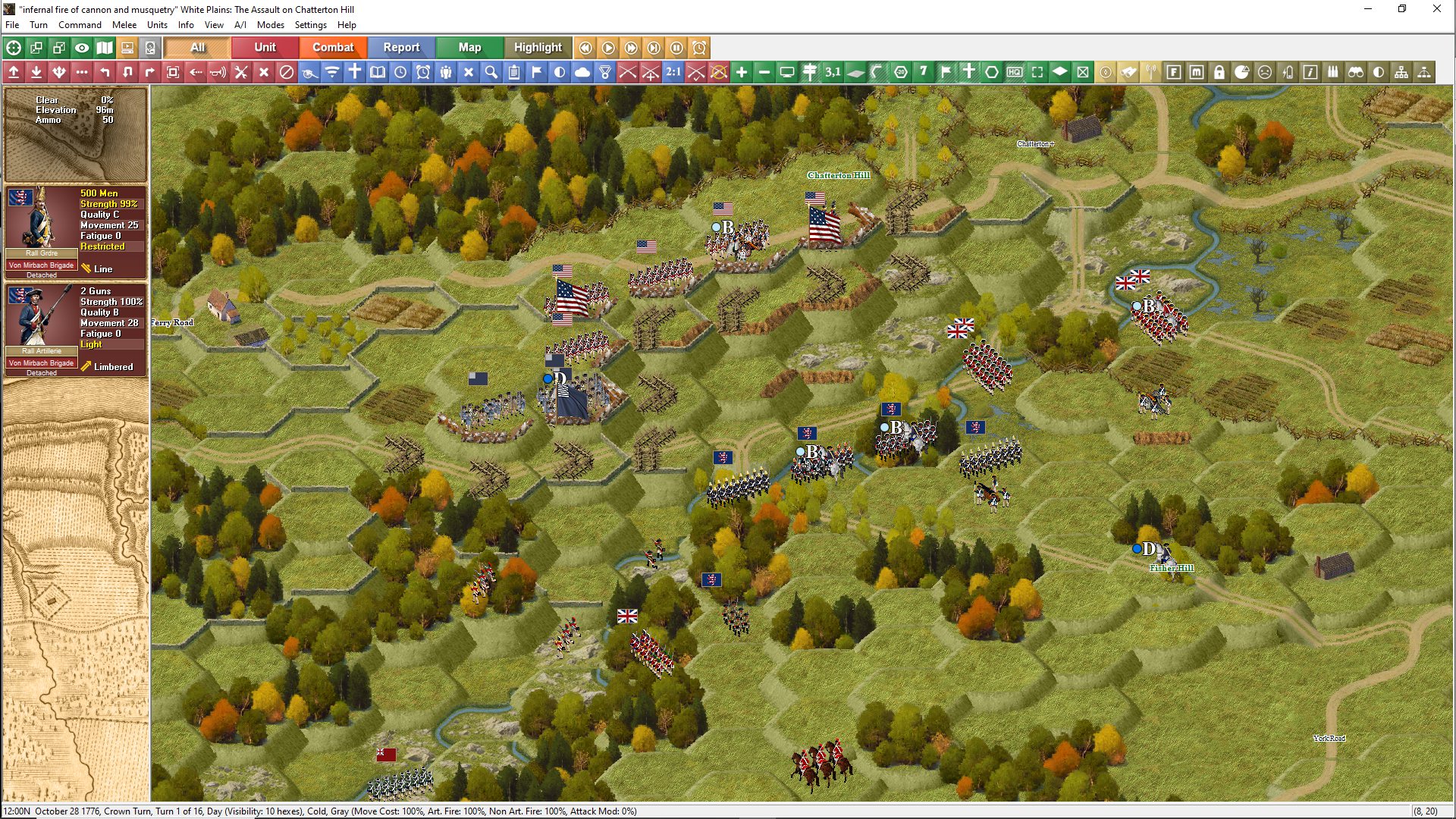1456x819 pixels.
Task: Choose the Combat toolbar tab
Action: 333,47
